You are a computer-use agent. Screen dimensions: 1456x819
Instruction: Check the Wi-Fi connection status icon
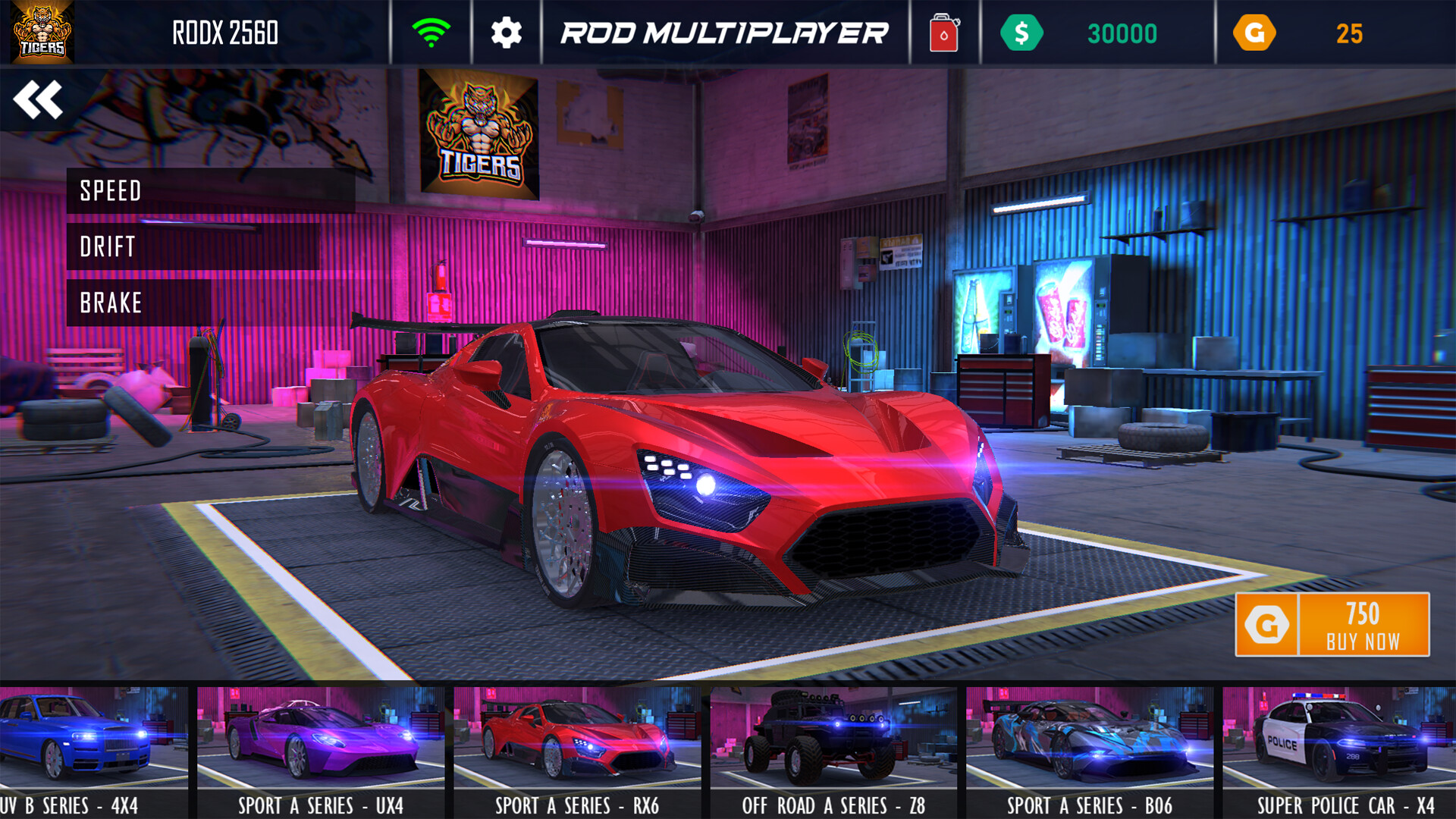point(431,33)
